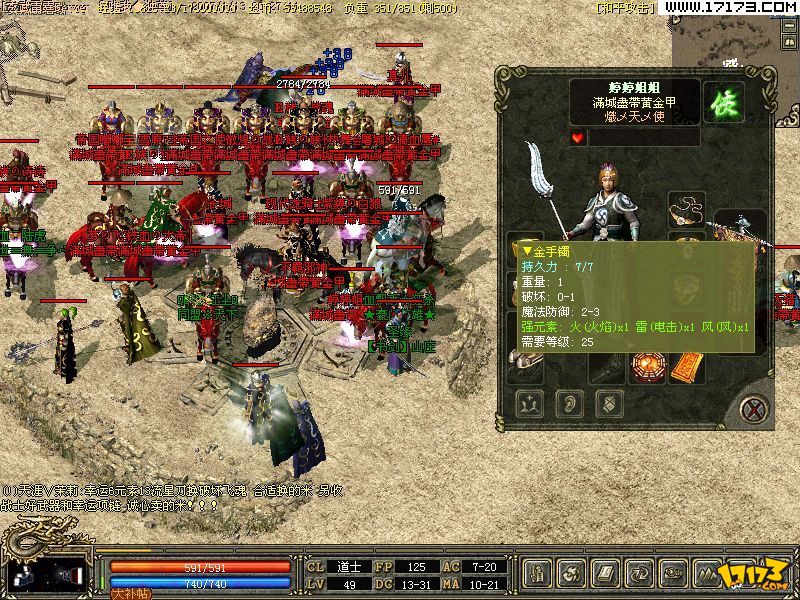Select the necklace equipment slot
Screen dimensions: 800x600
pyautogui.click(x=689, y=212)
